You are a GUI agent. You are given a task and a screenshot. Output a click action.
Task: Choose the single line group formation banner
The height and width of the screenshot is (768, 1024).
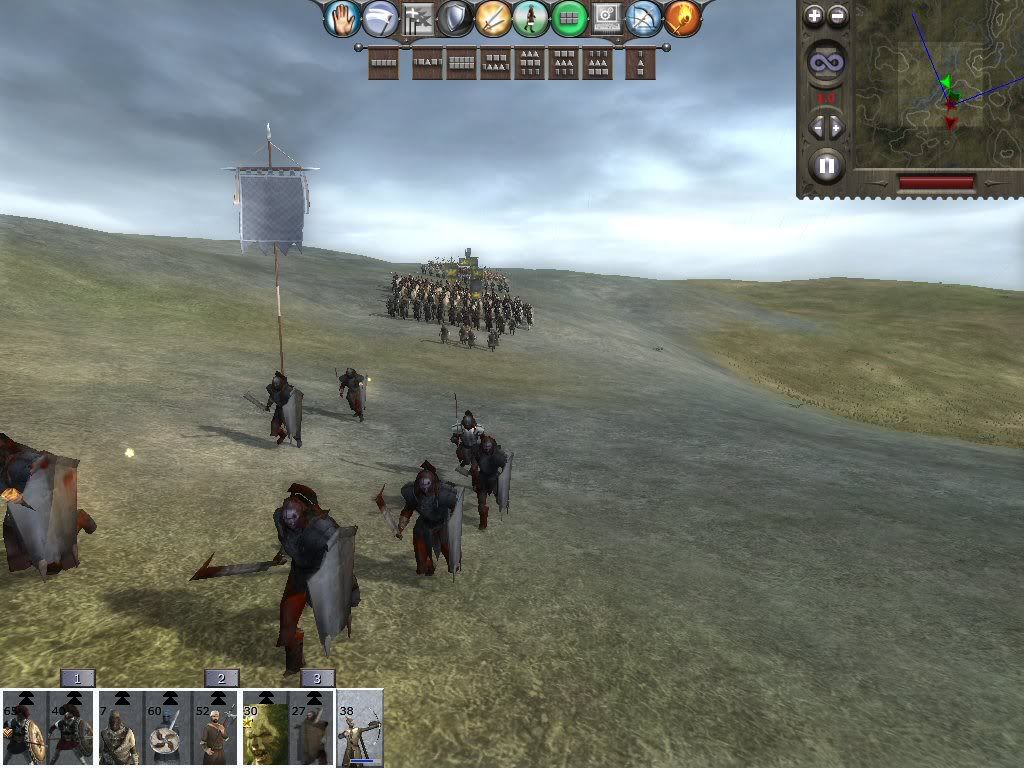pos(384,63)
